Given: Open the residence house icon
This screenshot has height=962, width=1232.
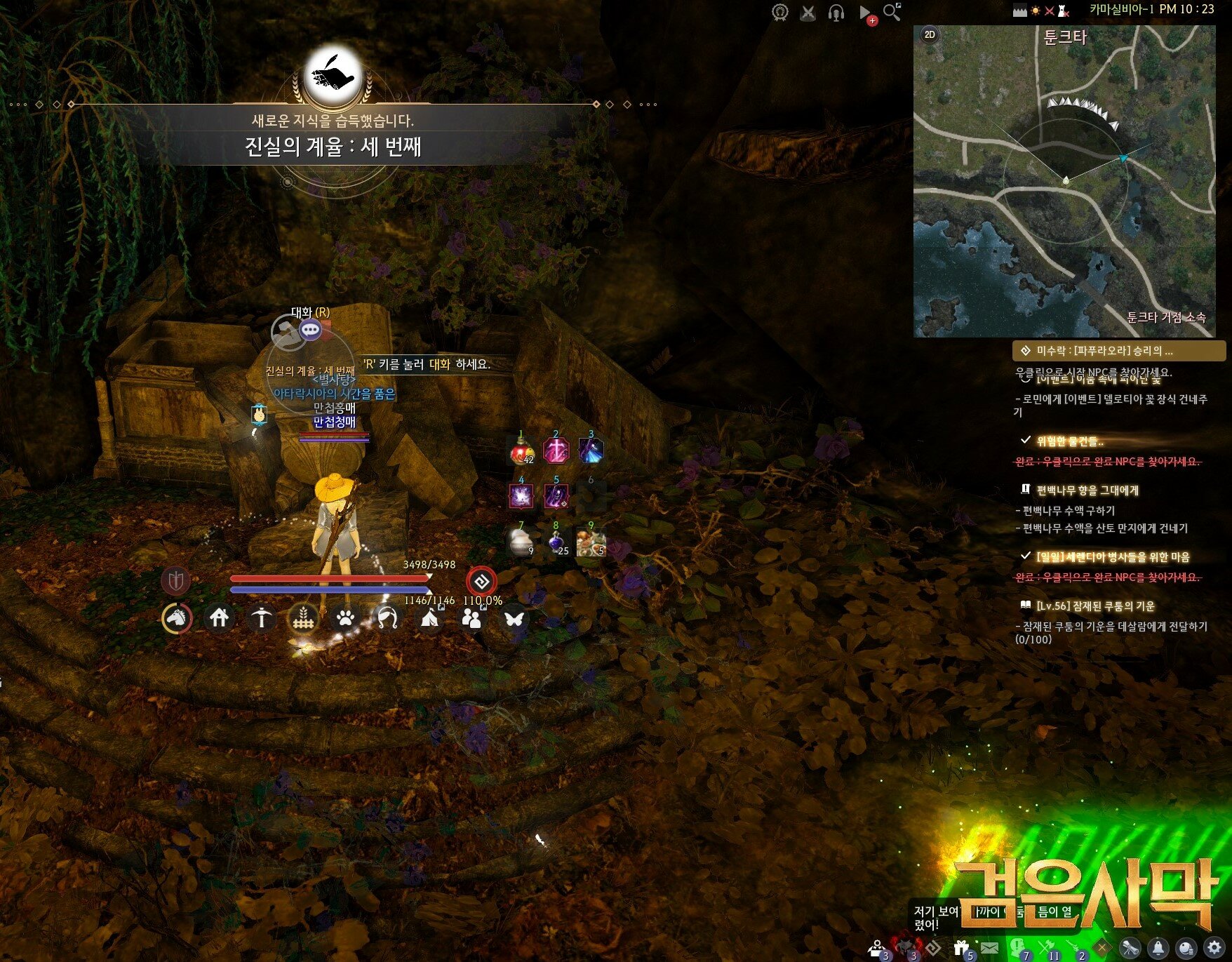Looking at the screenshot, I should [x=219, y=618].
